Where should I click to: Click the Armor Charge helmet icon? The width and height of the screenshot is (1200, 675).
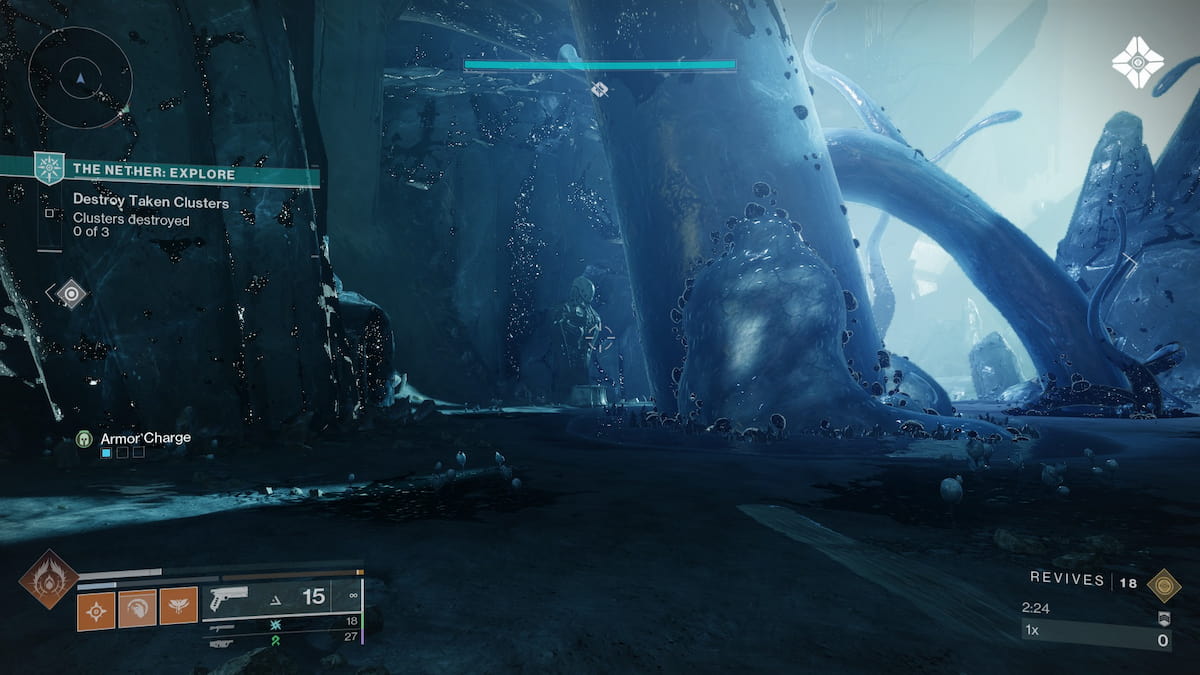85,438
